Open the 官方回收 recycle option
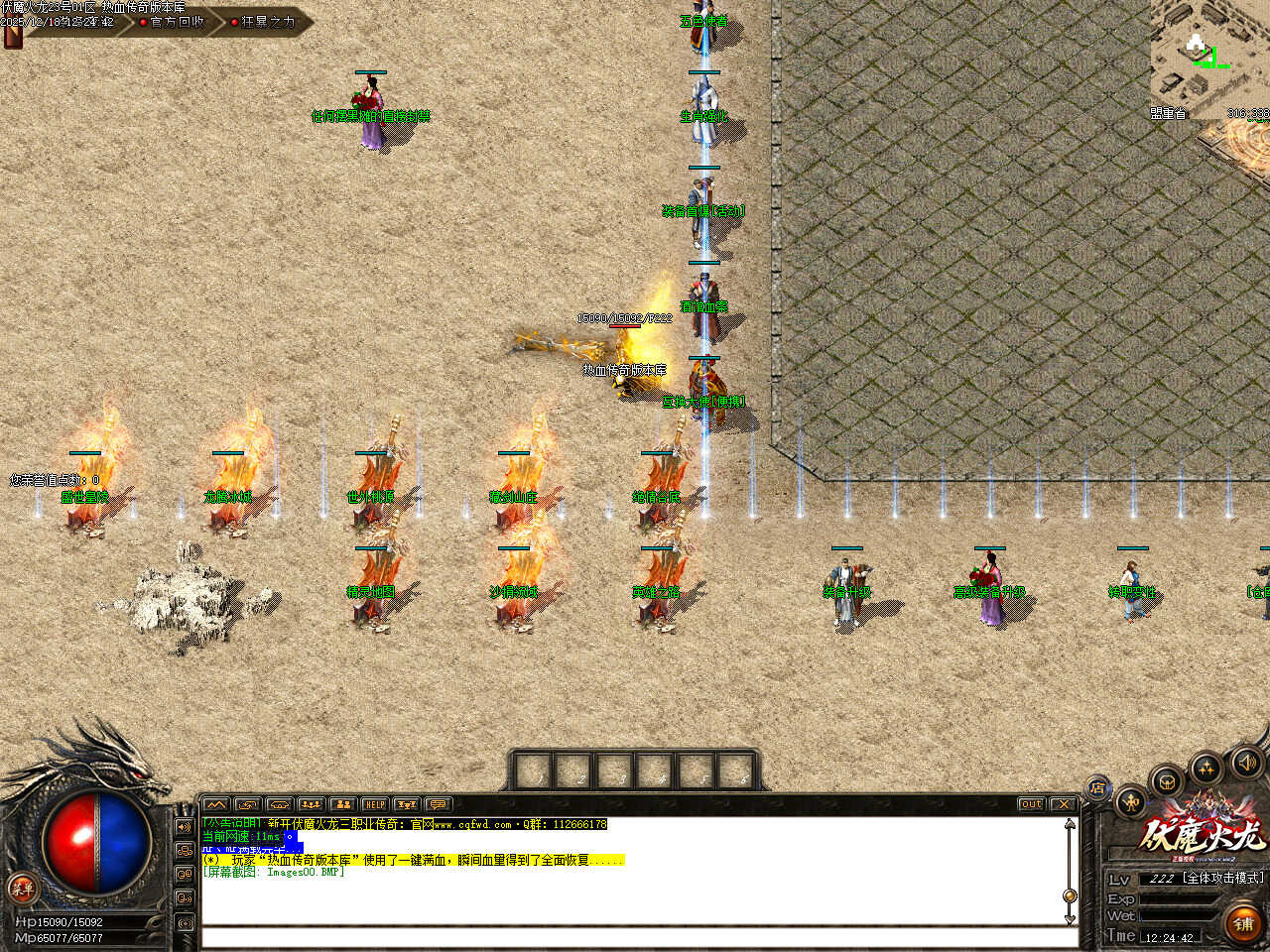The height and width of the screenshot is (952, 1270). pyautogui.click(x=176, y=22)
